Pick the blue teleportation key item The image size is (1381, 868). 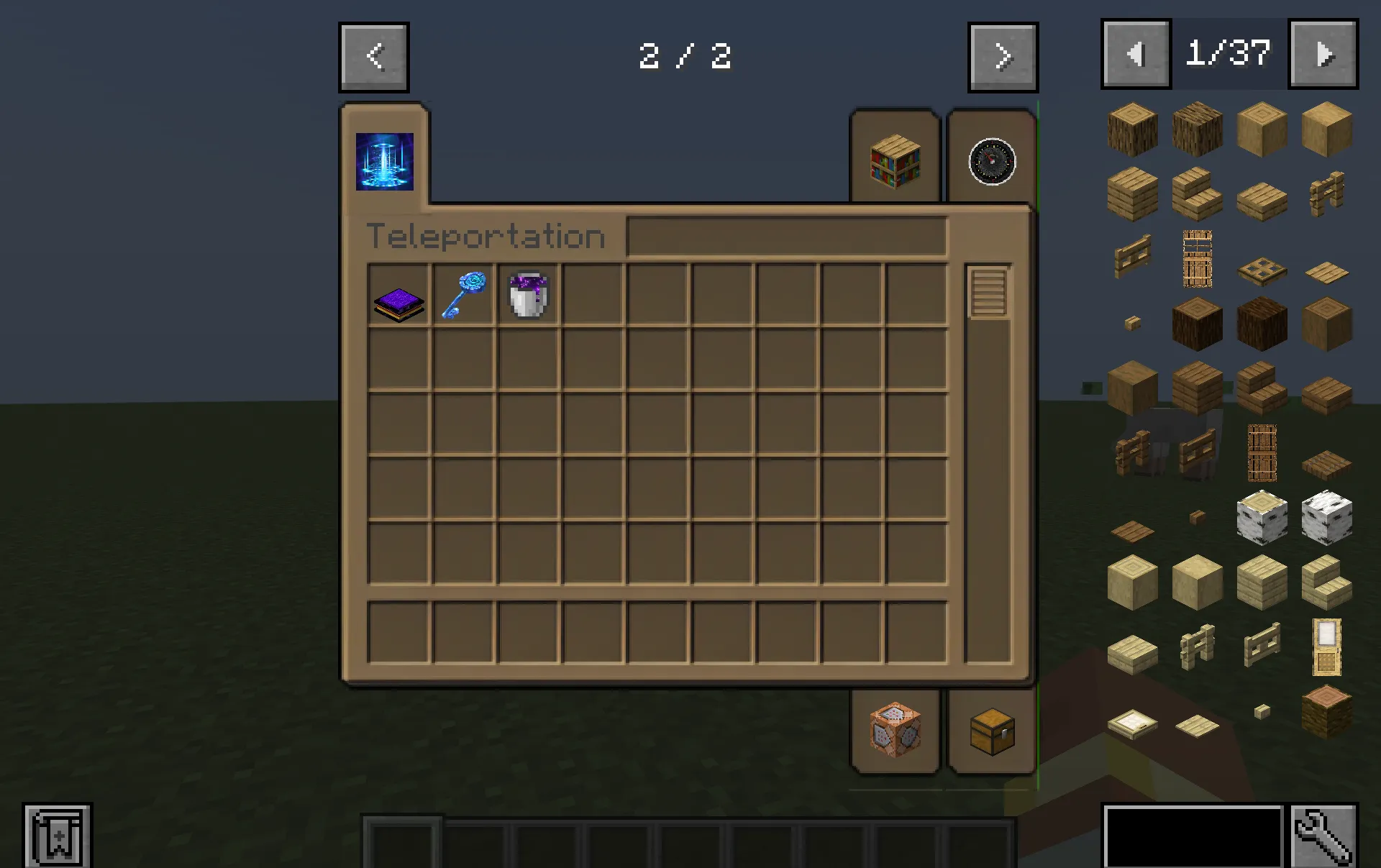(x=464, y=293)
